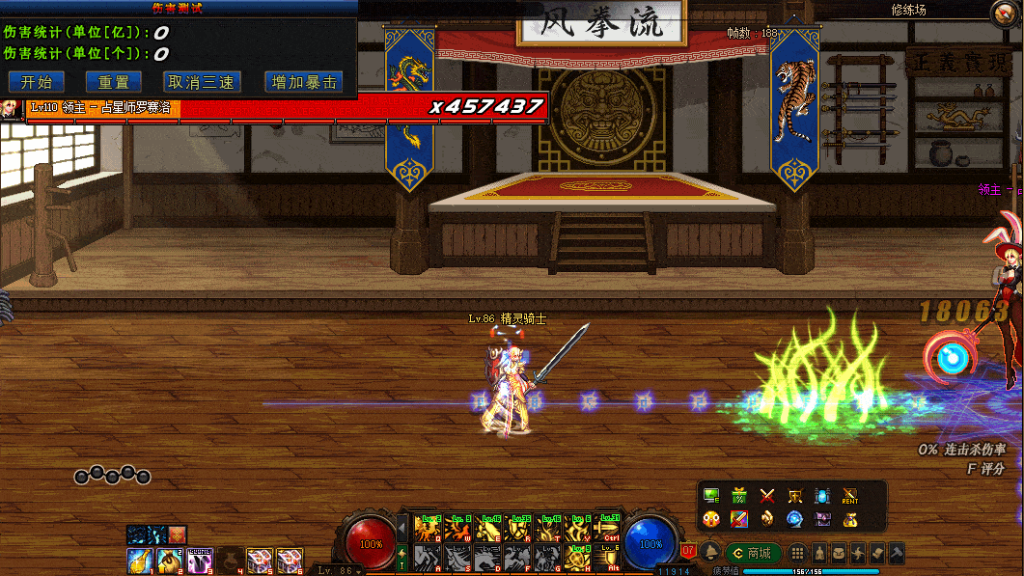Image resolution: width=1024 pixels, height=576 pixels.
Task: Activate the Ctrl sword skill
Action: pyautogui.click(x=608, y=528)
